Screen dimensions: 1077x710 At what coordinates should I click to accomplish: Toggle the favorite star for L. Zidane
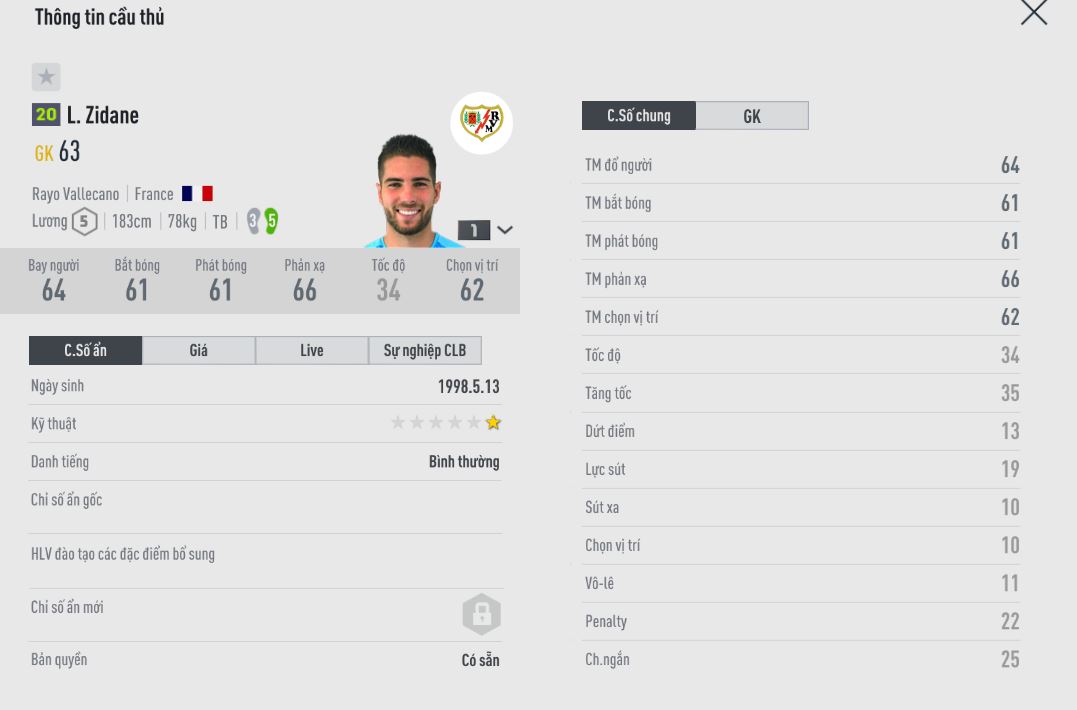point(46,77)
